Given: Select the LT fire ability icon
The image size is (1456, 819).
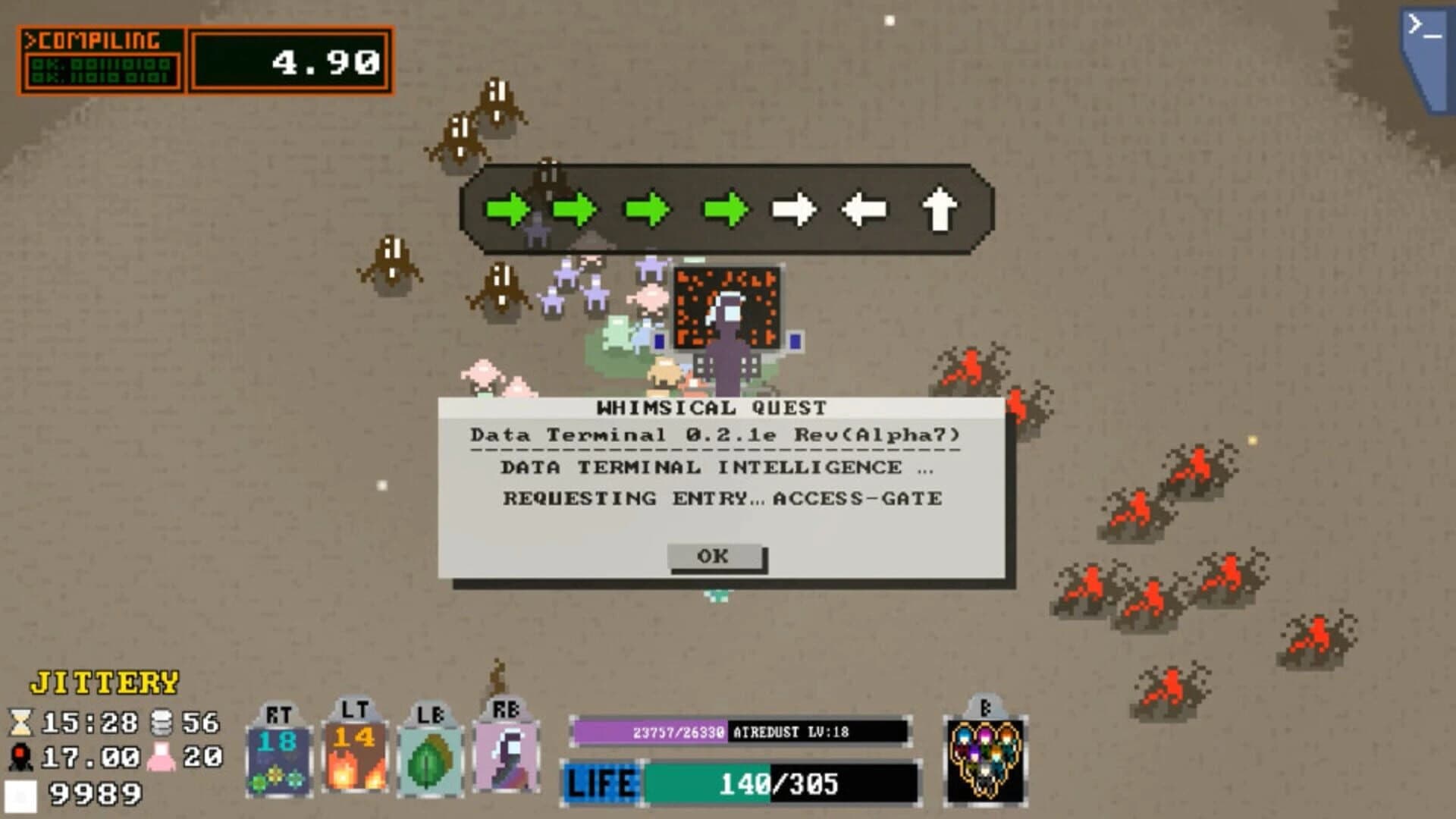Looking at the screenshot, I should click(356, 758).
